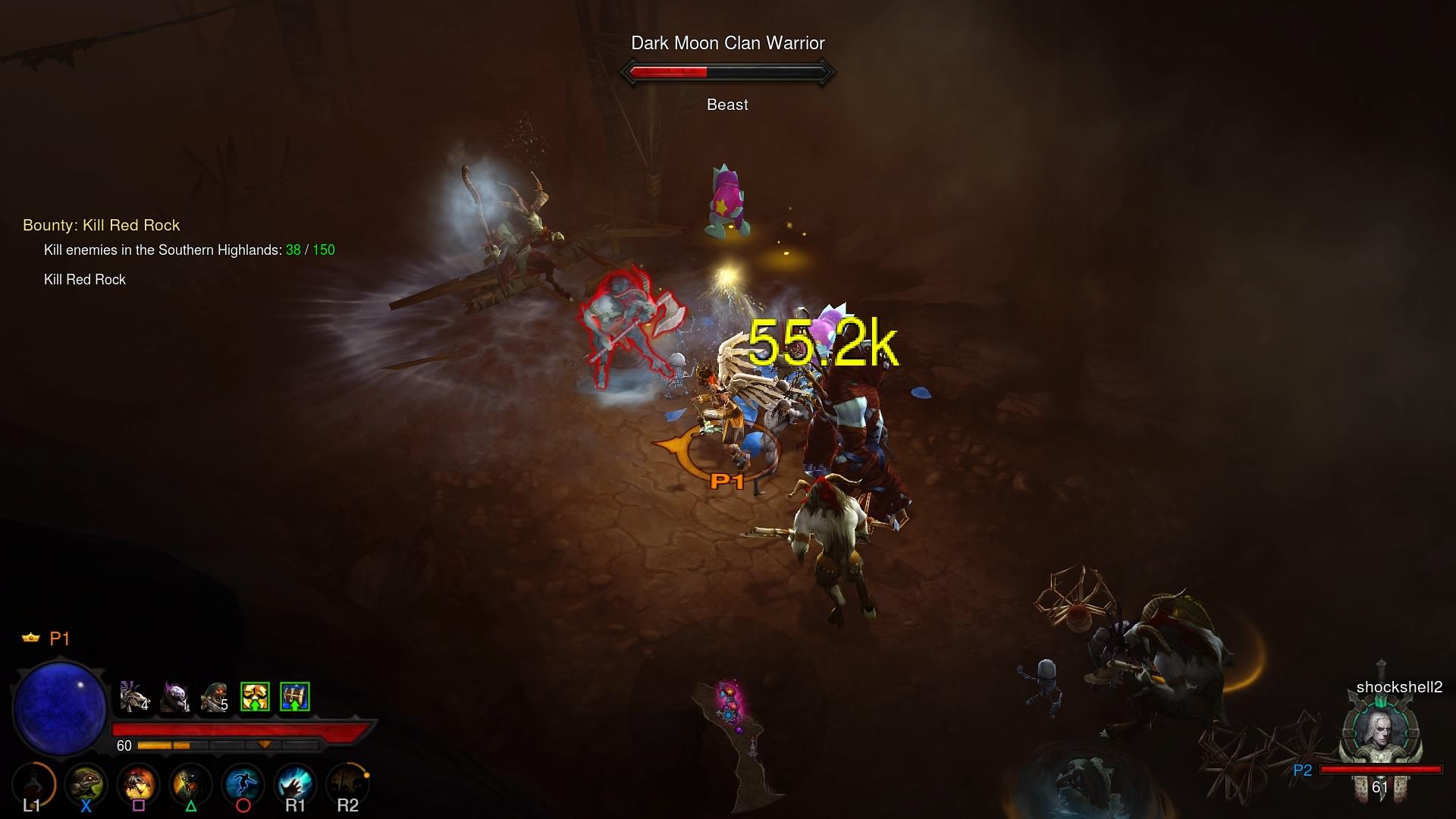This screenshot has height=819, width=1456.
Task: Activate the blue running figure skill
Action: 243,784
